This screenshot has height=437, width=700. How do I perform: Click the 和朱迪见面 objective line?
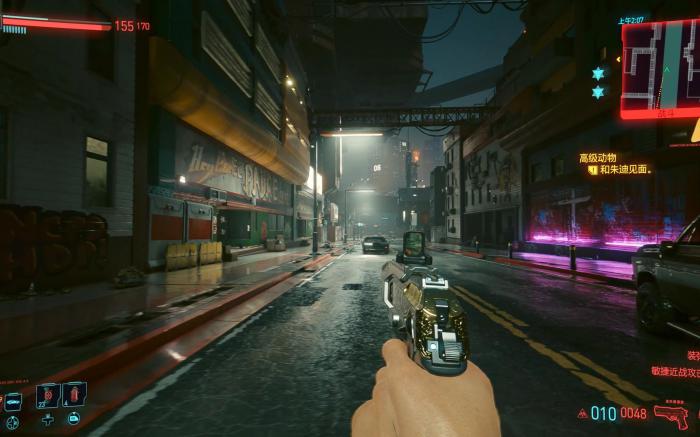pos(622,170)
